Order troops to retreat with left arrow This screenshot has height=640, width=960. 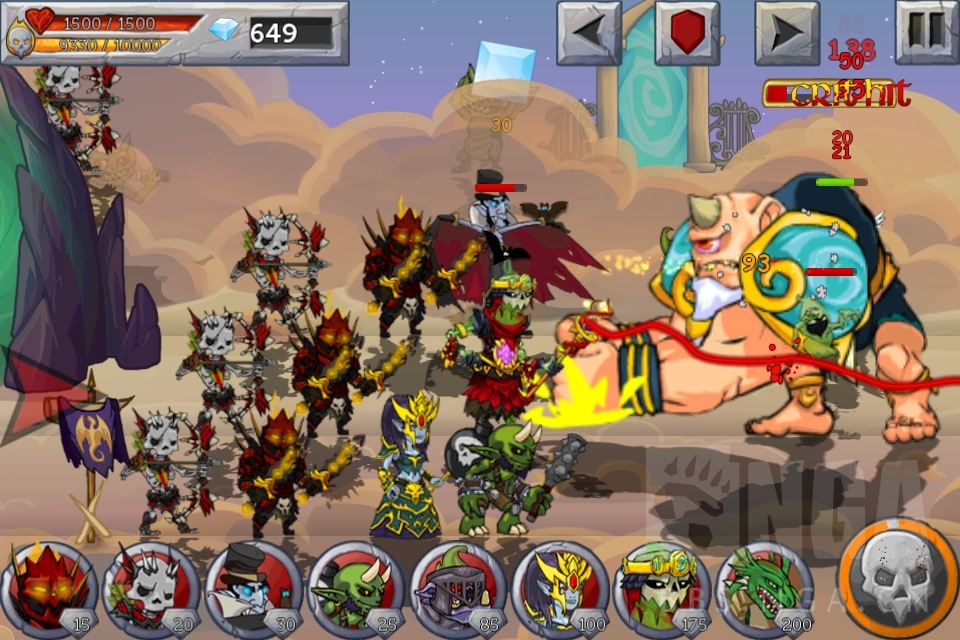(x=589, y=33)
